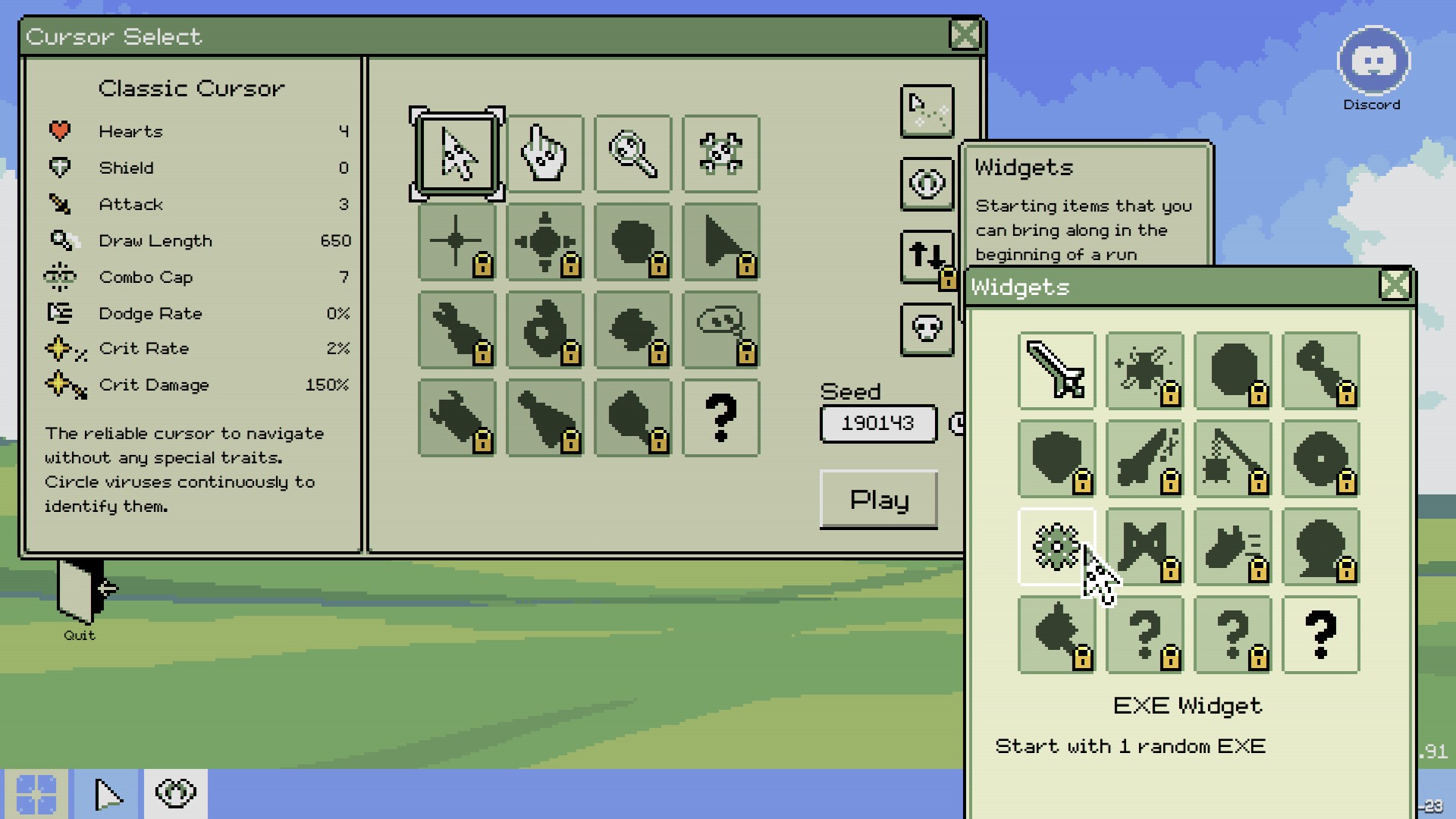The height and width of the screenshot is (819, 1456).
Task: Start the run with the Play button
Action: pos(878,499)
